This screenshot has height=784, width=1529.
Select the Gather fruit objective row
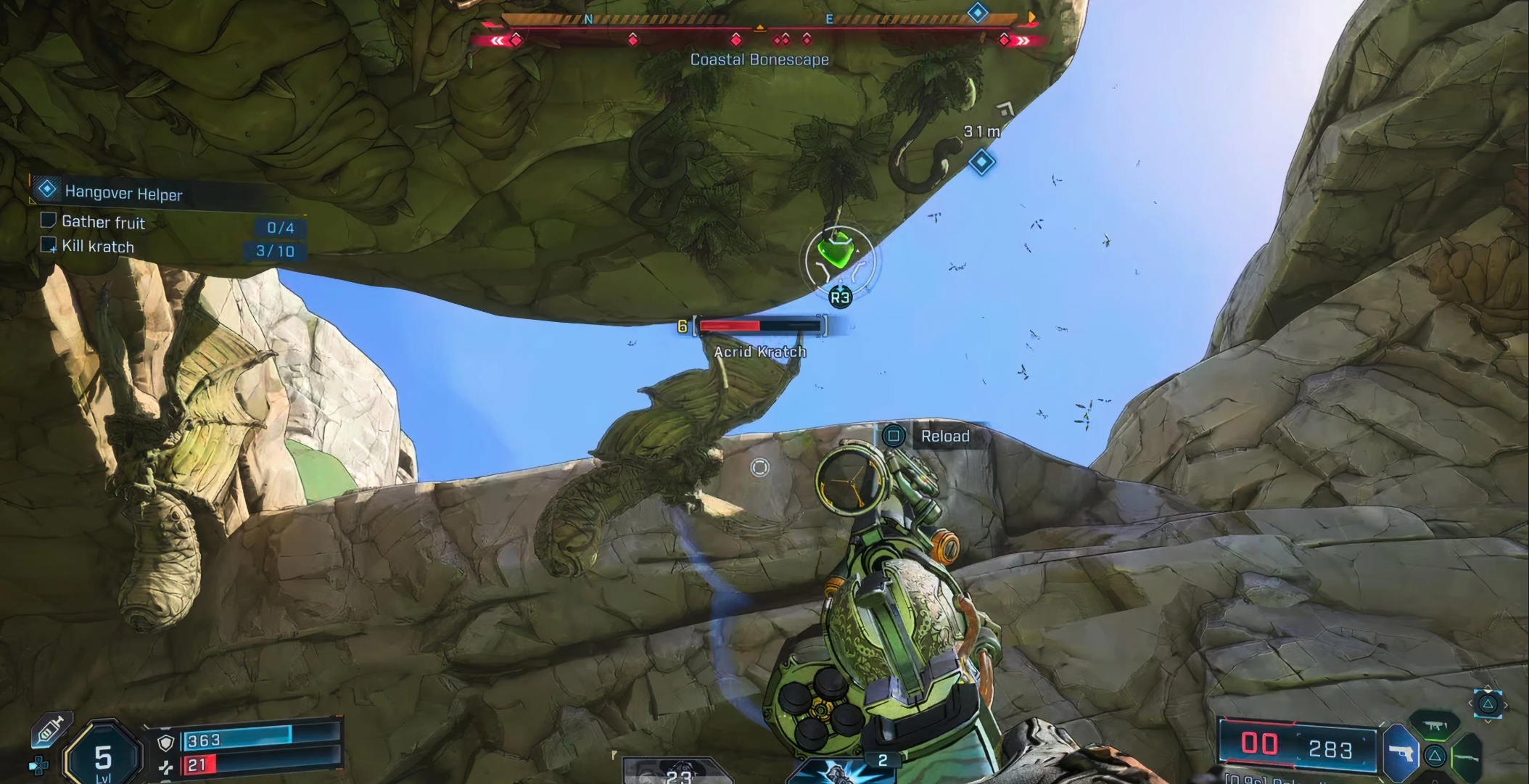[x=103, y=223]
